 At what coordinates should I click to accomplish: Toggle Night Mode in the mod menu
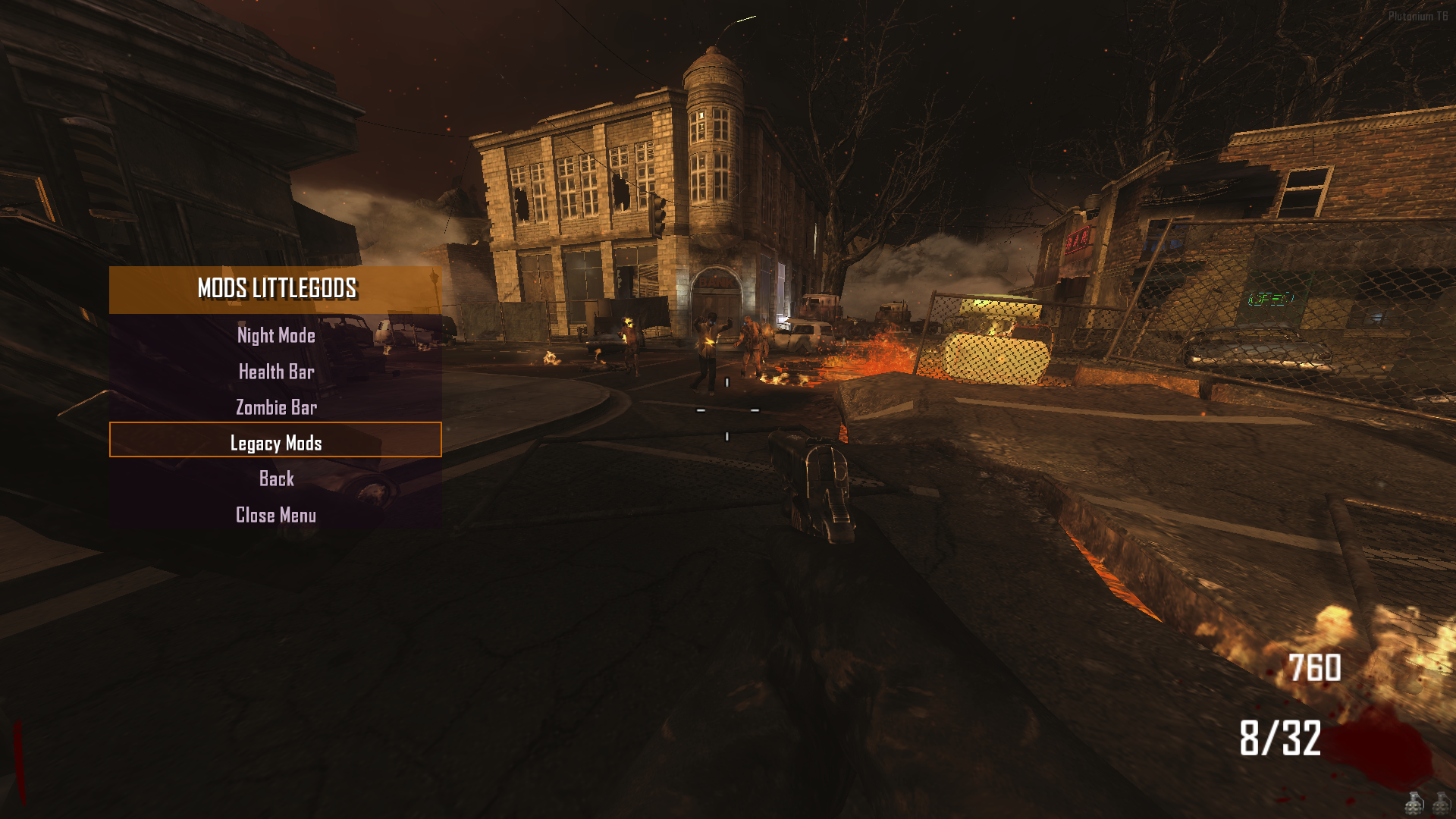pos(276,336)
